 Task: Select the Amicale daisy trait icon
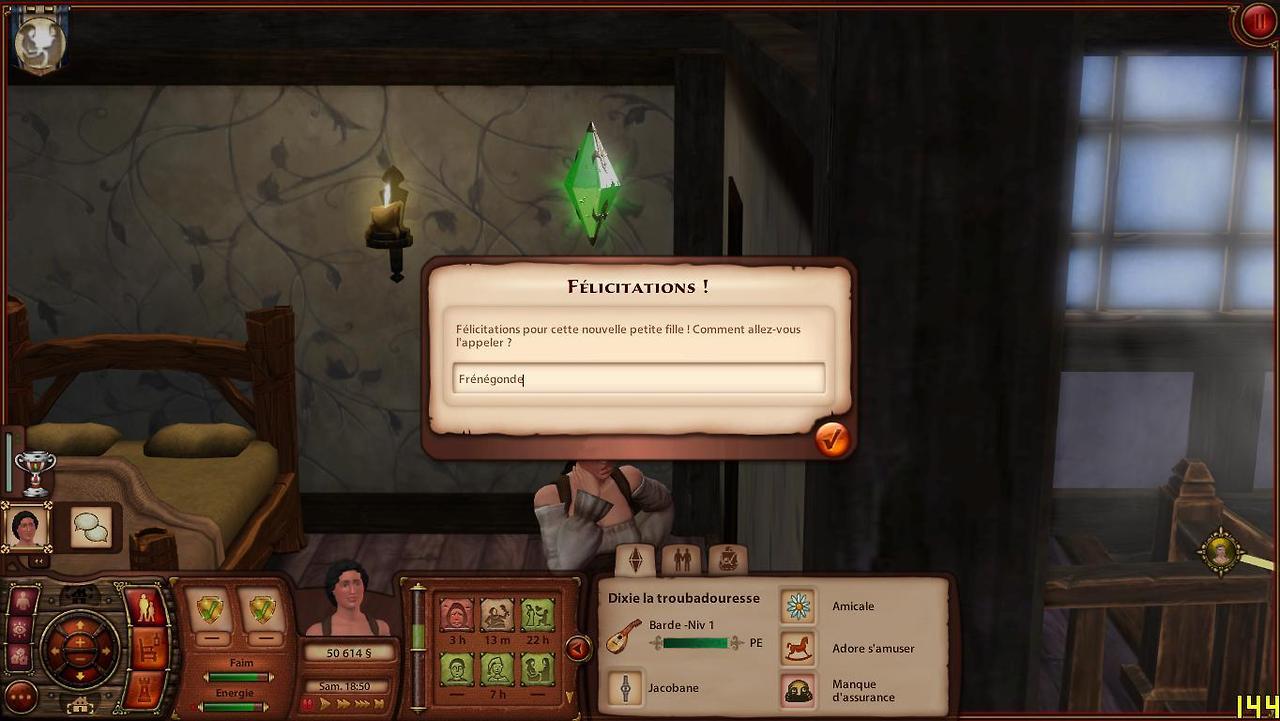click(x=798, y=606)
